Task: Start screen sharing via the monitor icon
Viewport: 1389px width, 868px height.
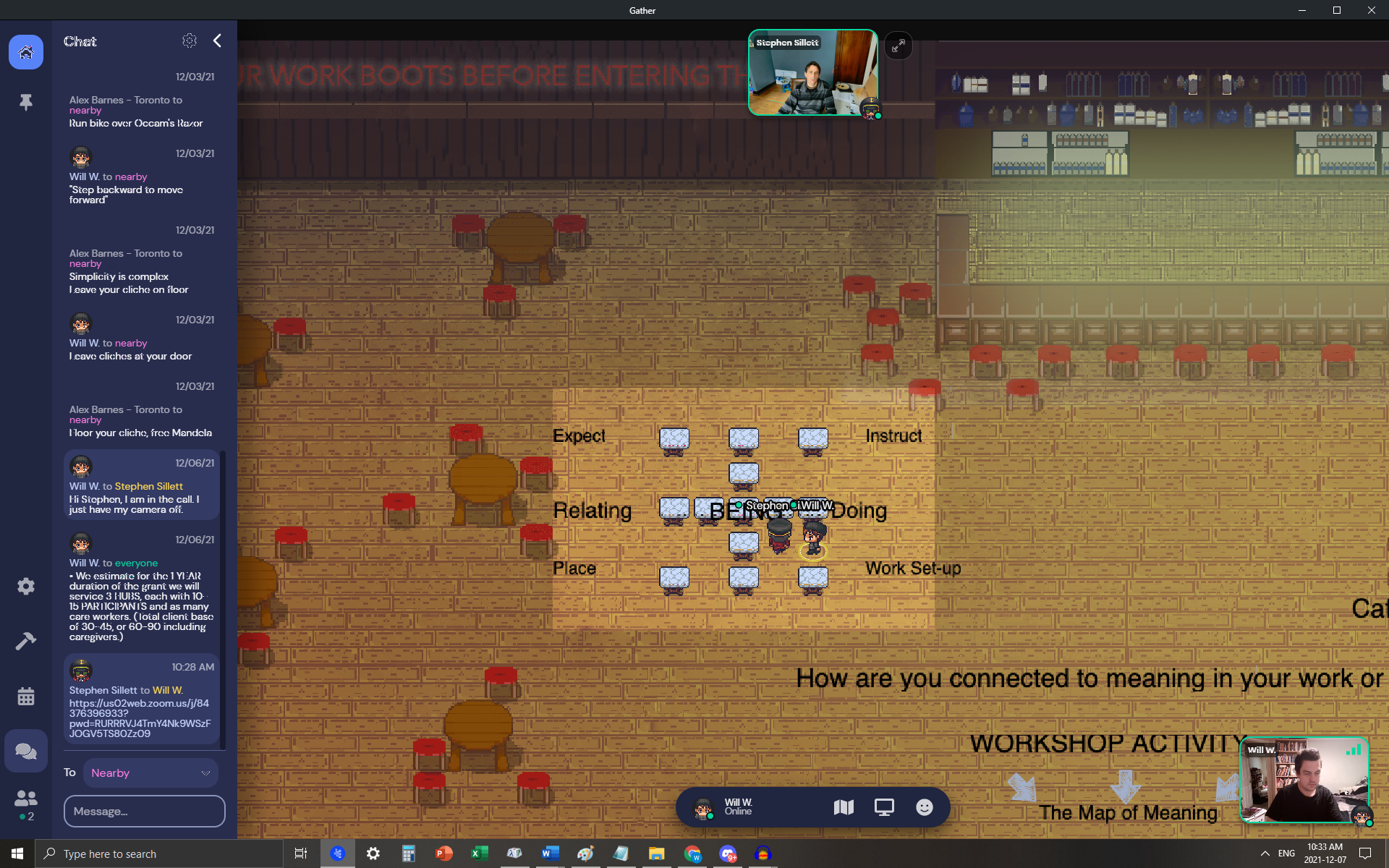Action: pyautogui.click(x=884, y=807)
